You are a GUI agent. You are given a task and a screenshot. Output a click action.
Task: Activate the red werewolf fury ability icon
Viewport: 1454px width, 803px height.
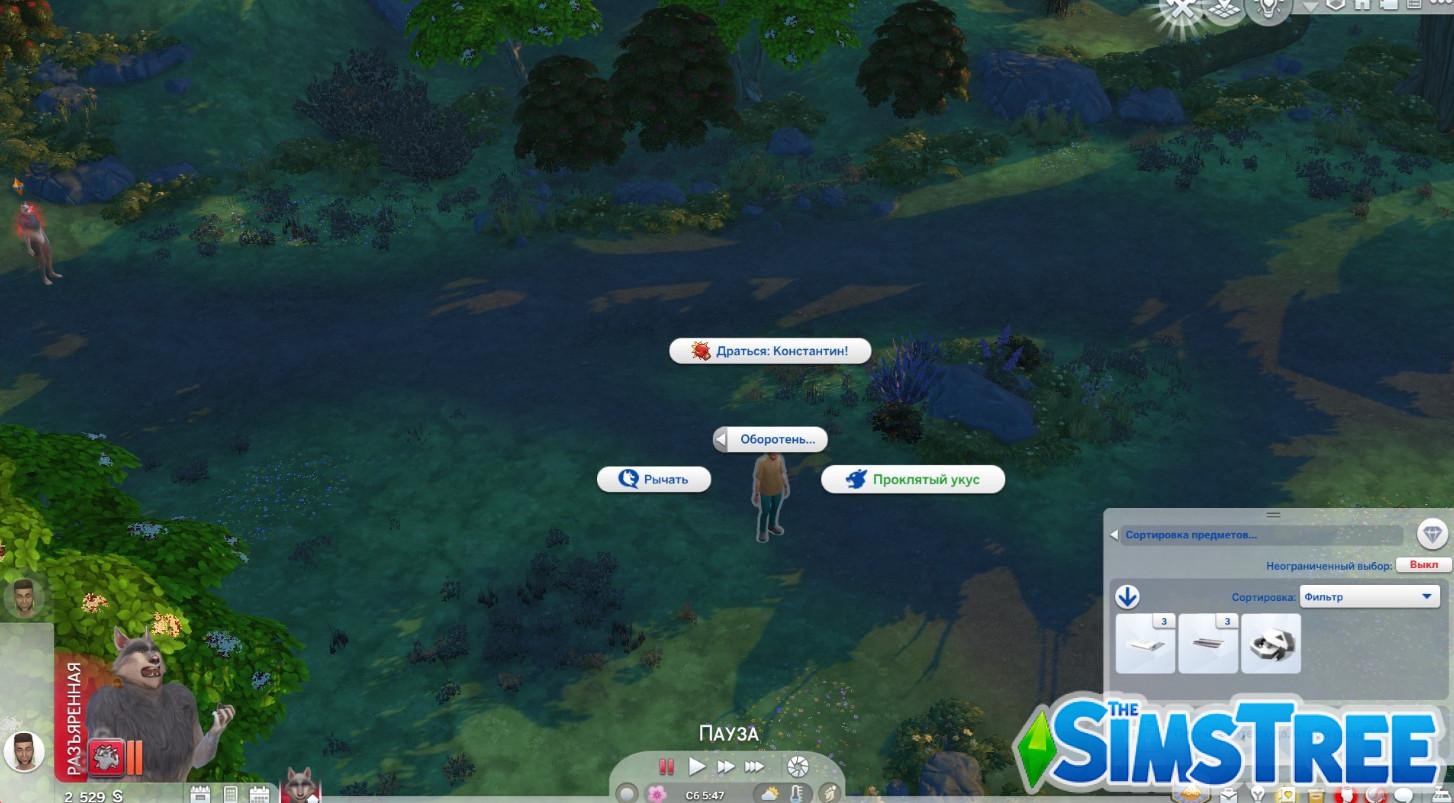click(x=104, y=757)
